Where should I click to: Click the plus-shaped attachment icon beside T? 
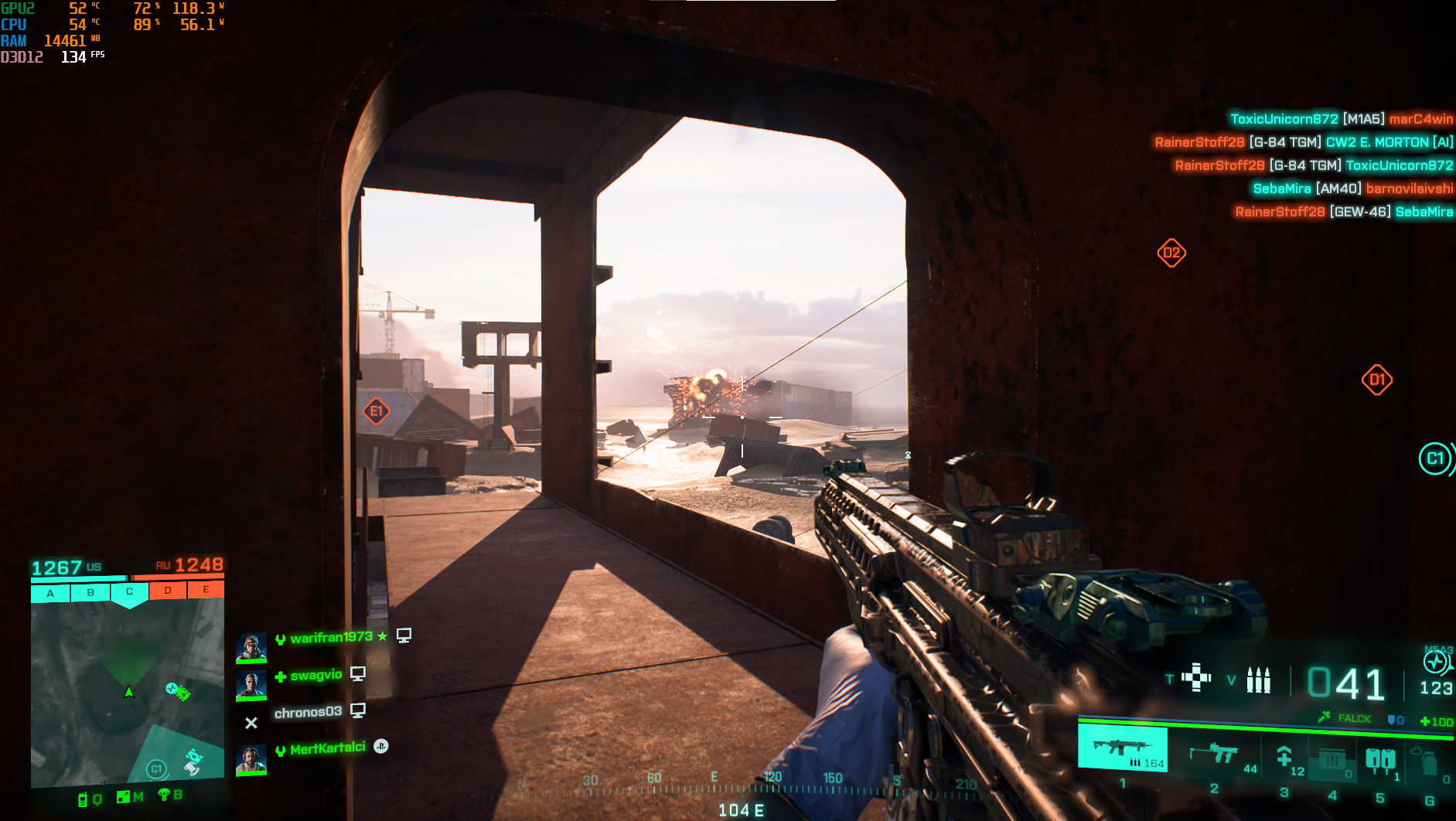(1196, 678)
